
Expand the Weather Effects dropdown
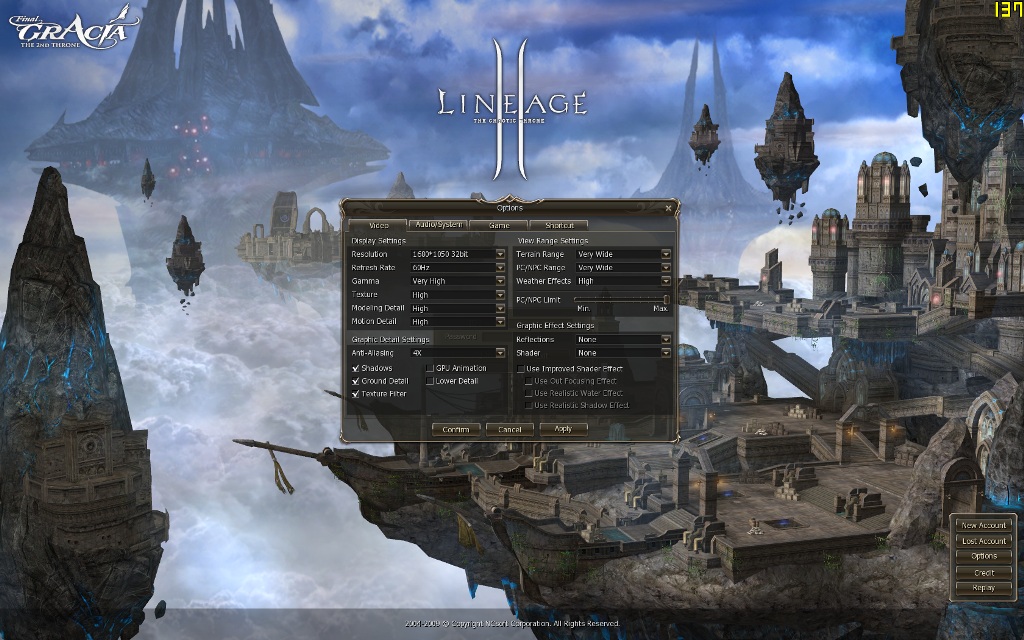click(x=665, y=281)
